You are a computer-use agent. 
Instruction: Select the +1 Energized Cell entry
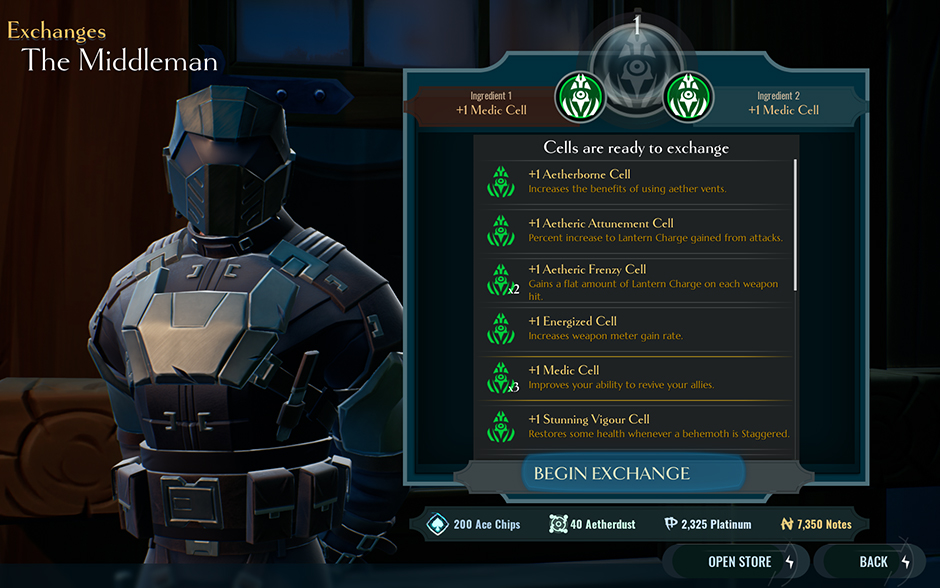(635, 328)
